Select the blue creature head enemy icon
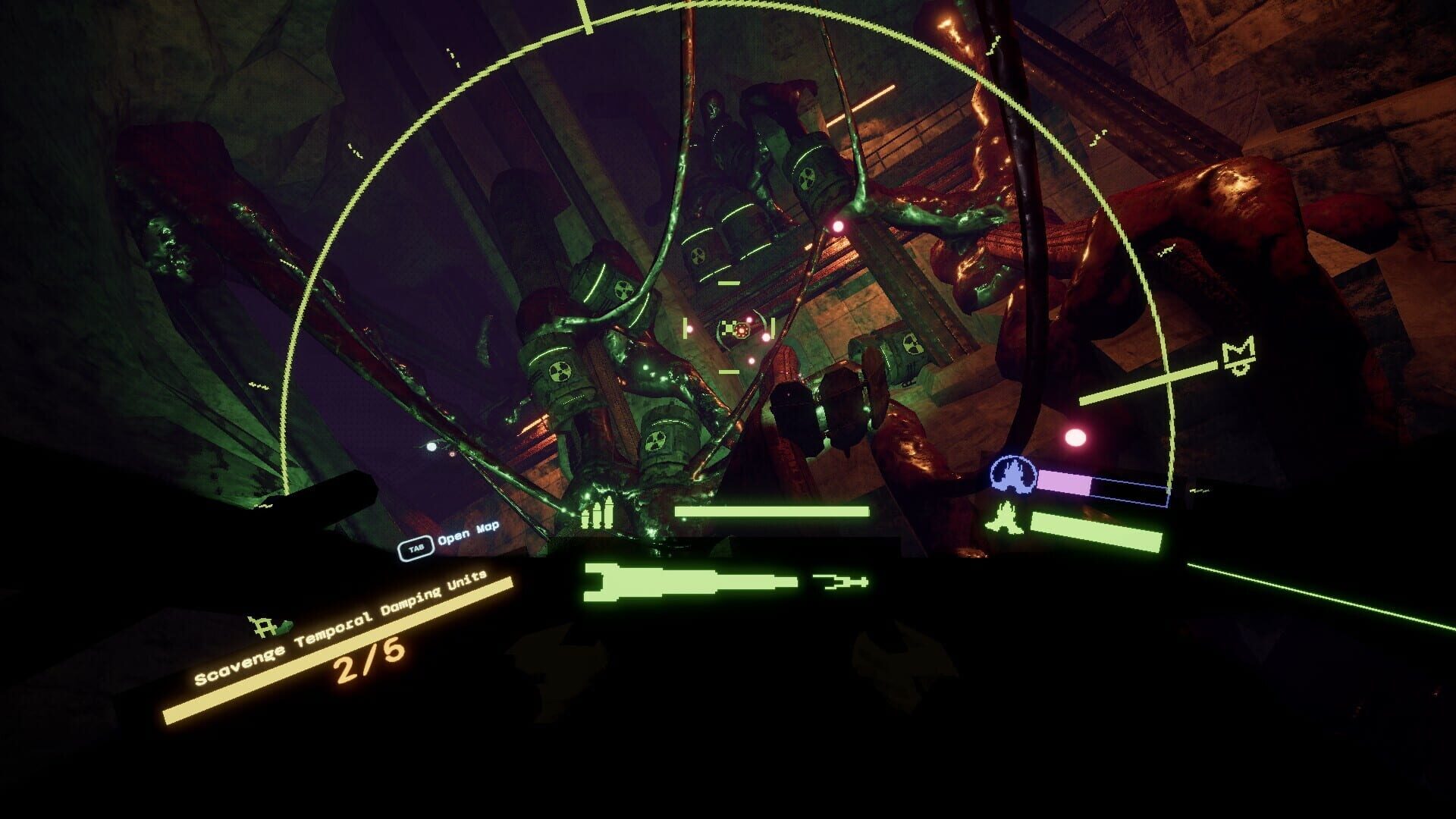Viewport: 1456px width, 819px height. point(1013,474)
